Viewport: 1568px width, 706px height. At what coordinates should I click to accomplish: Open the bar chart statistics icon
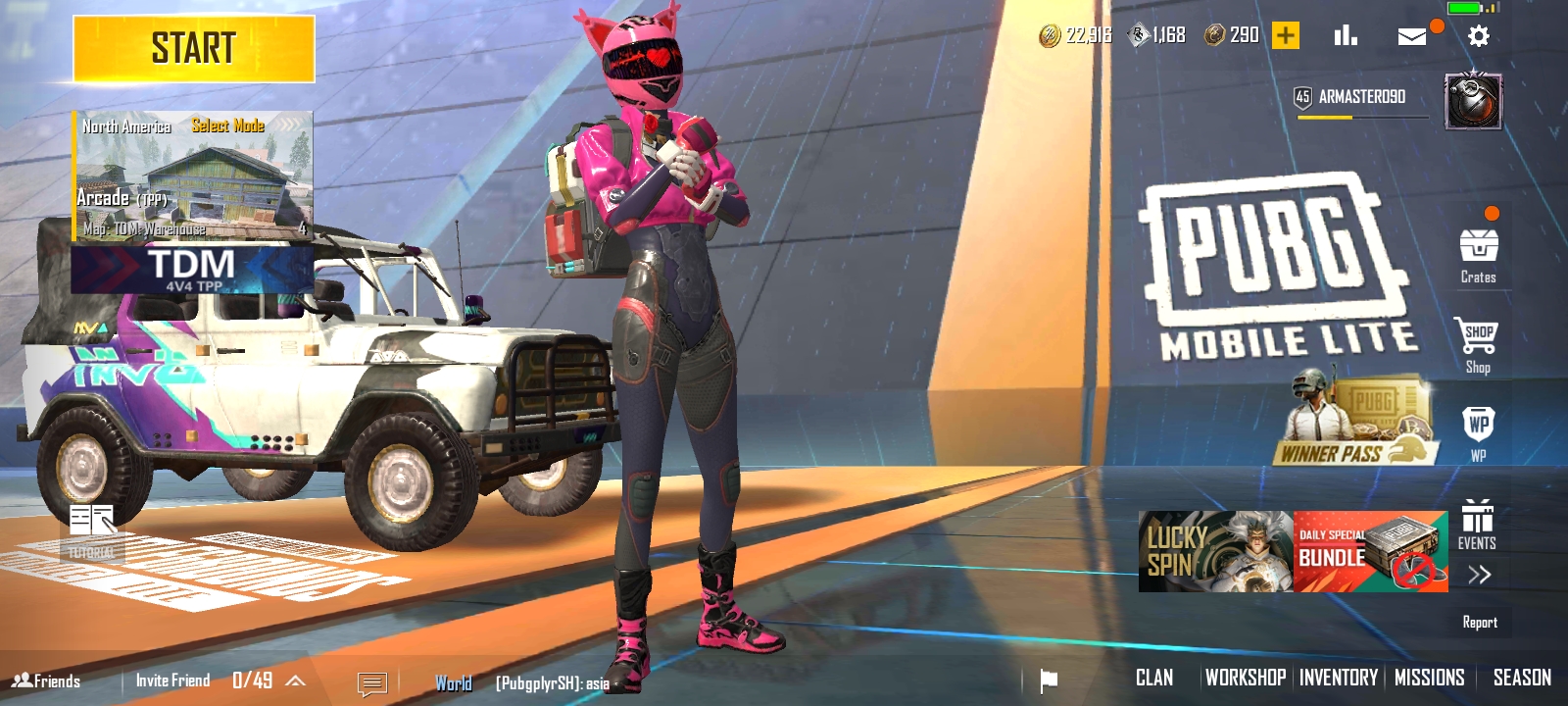1346,36
